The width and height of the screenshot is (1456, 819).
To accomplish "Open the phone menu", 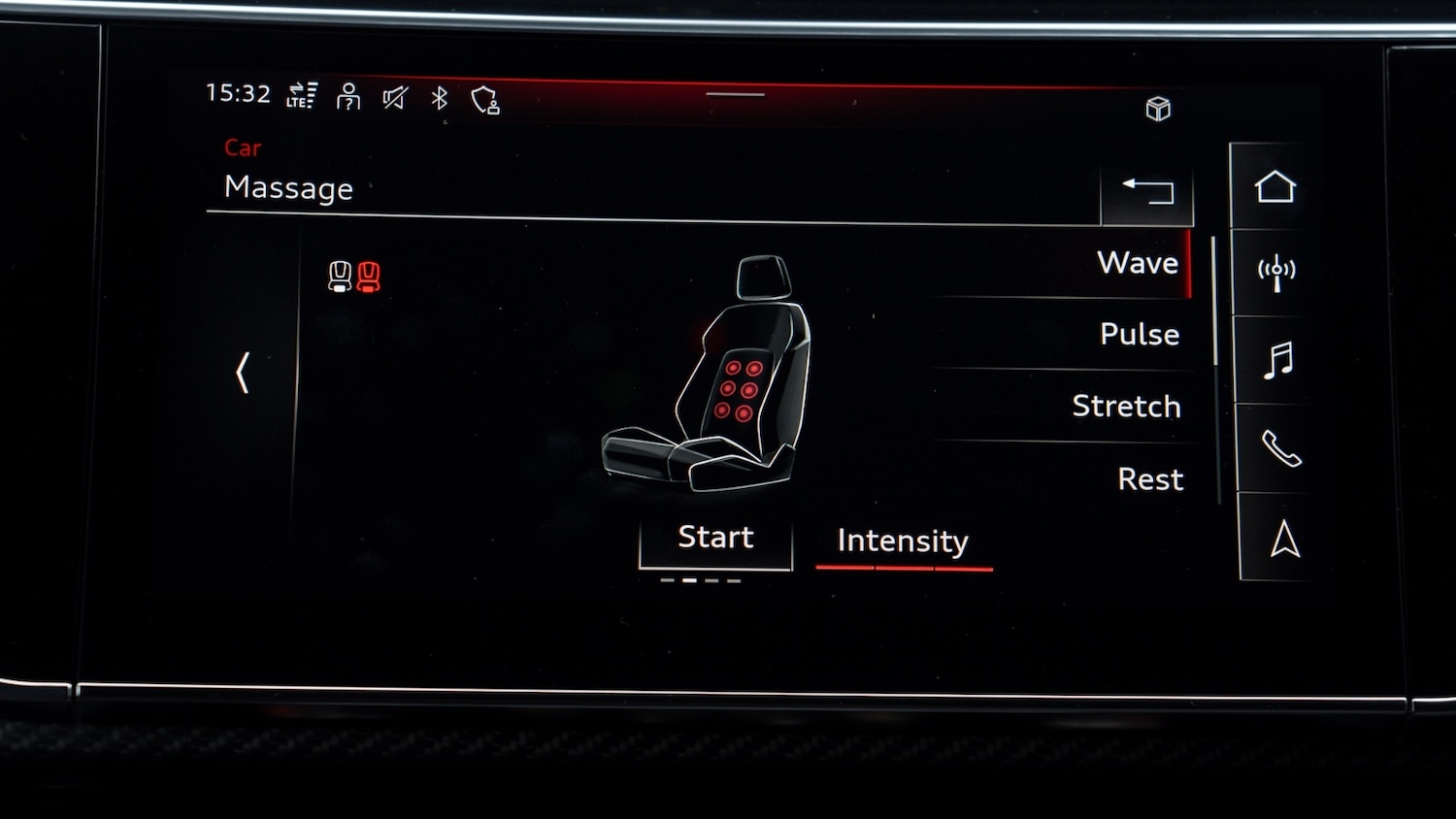I will 1280,448.
